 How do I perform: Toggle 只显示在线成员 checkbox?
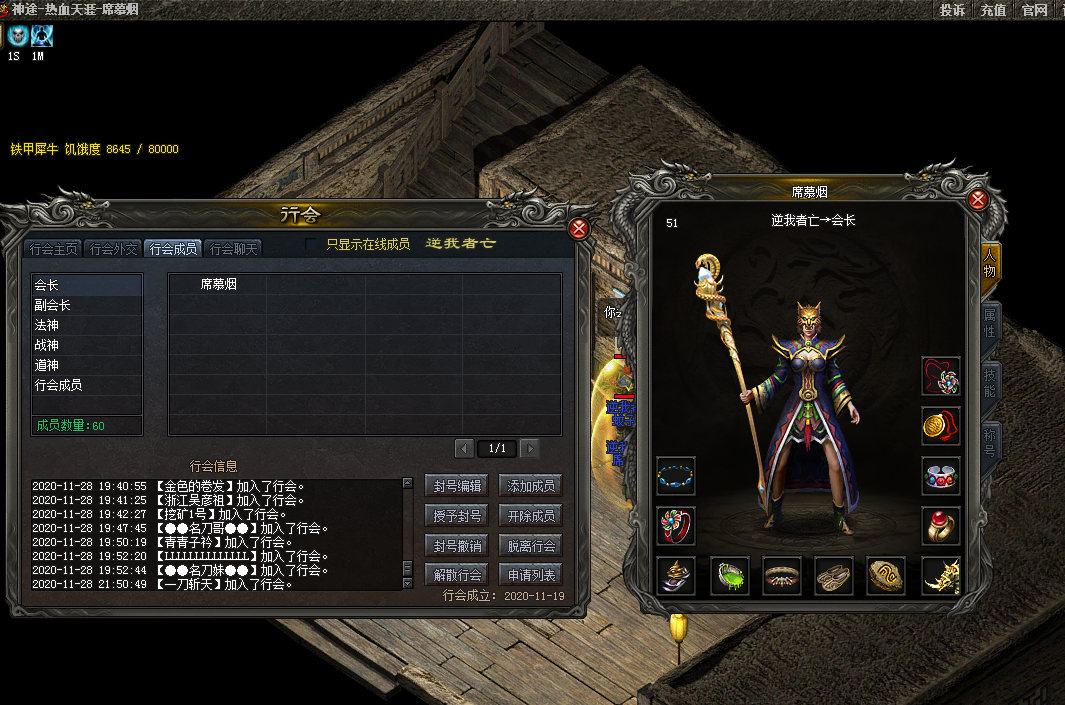pyautogui.click(x=312, y=244)
